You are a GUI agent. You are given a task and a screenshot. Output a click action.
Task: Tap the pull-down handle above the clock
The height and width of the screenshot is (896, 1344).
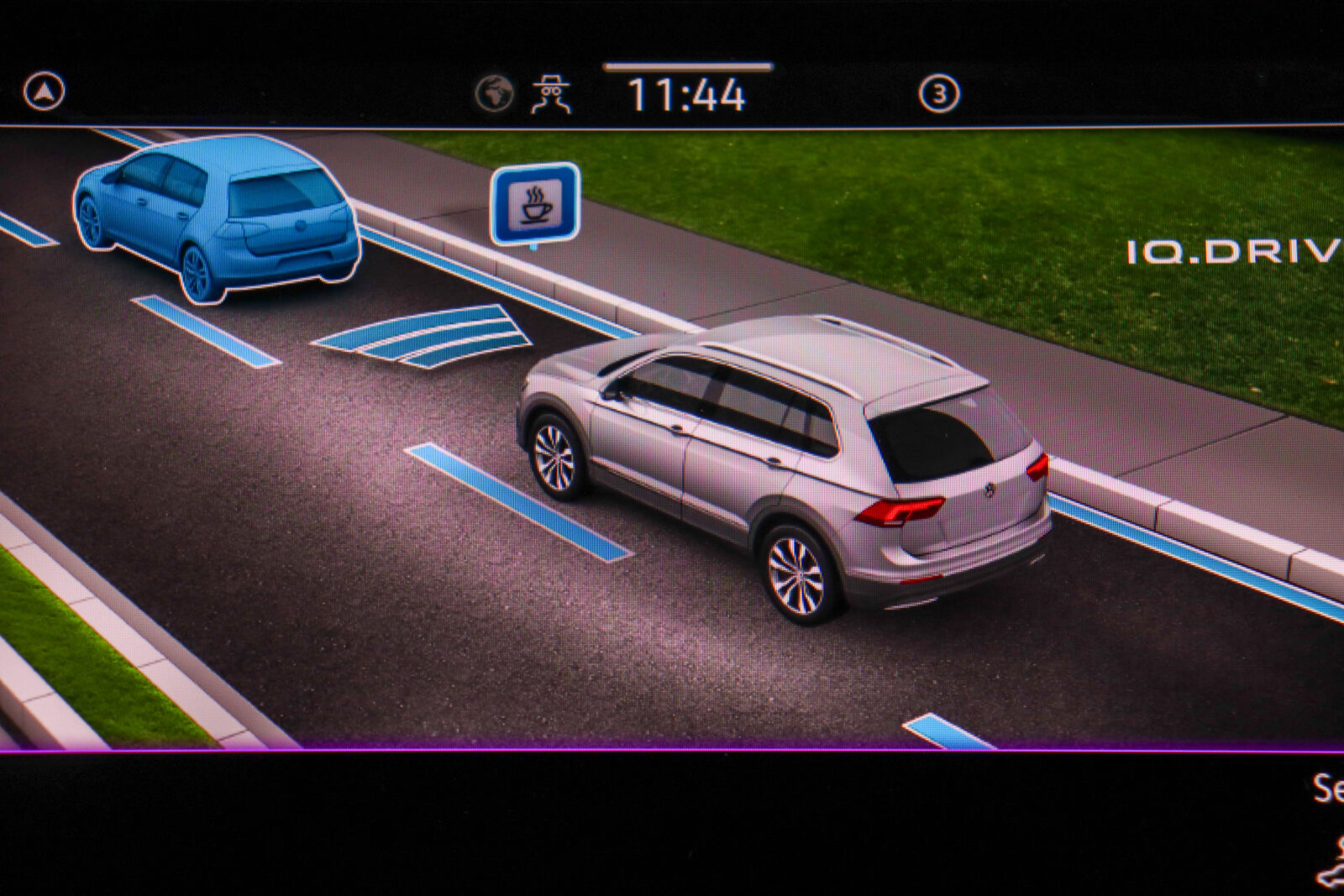[687, 66]
